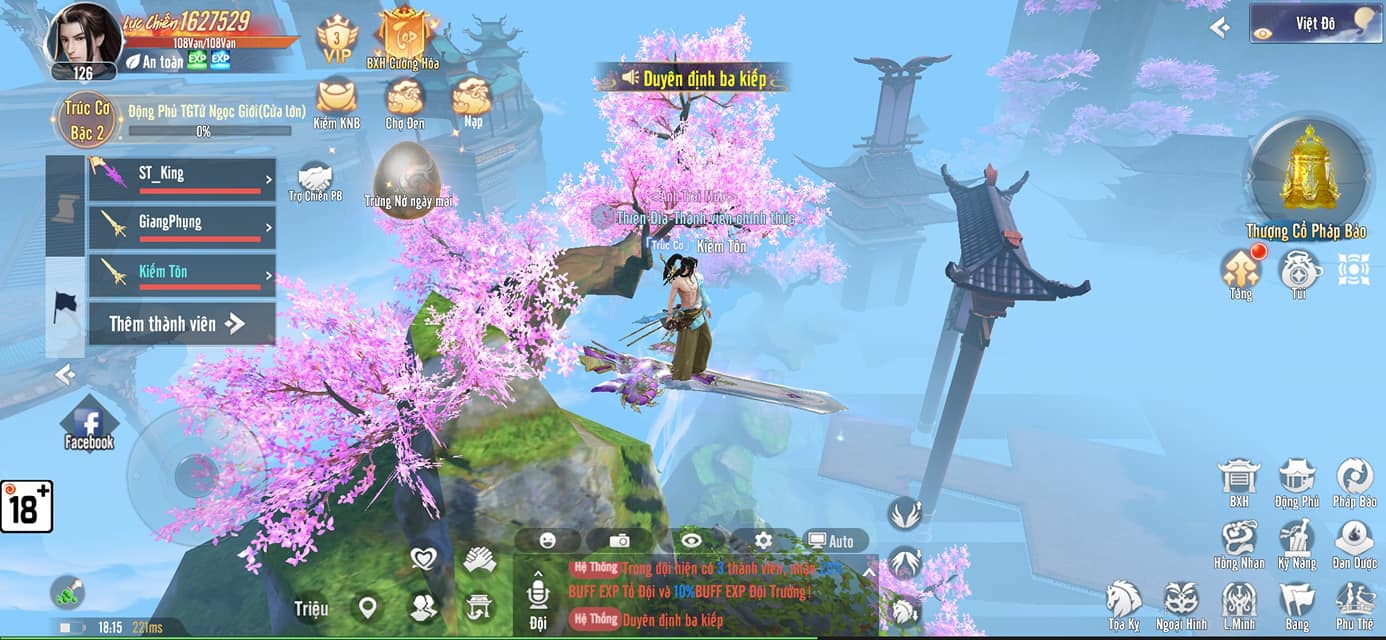Open the Chợ Đen black market

point(405,102)
